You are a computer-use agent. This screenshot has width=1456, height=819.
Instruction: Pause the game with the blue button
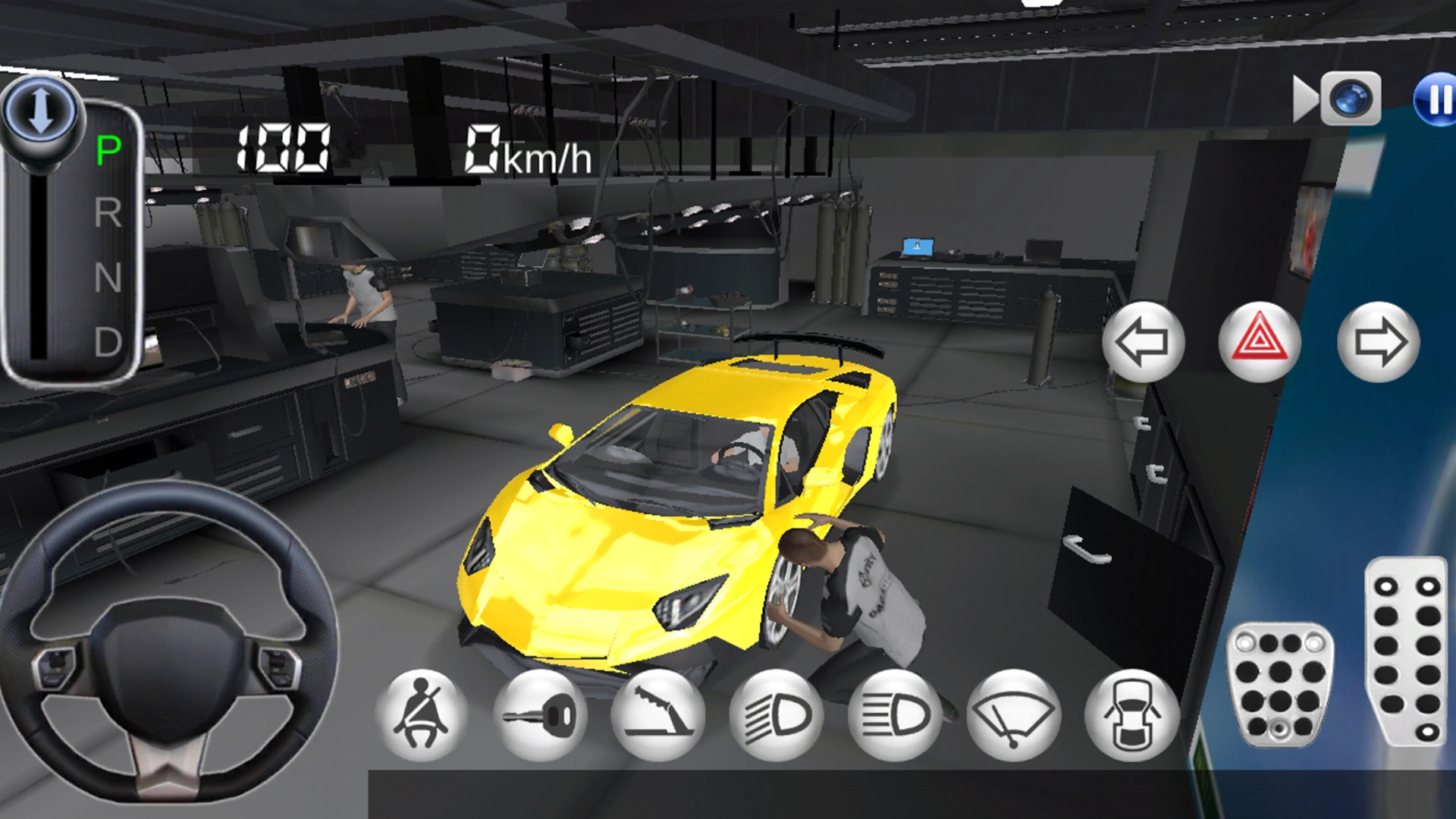1436,99
